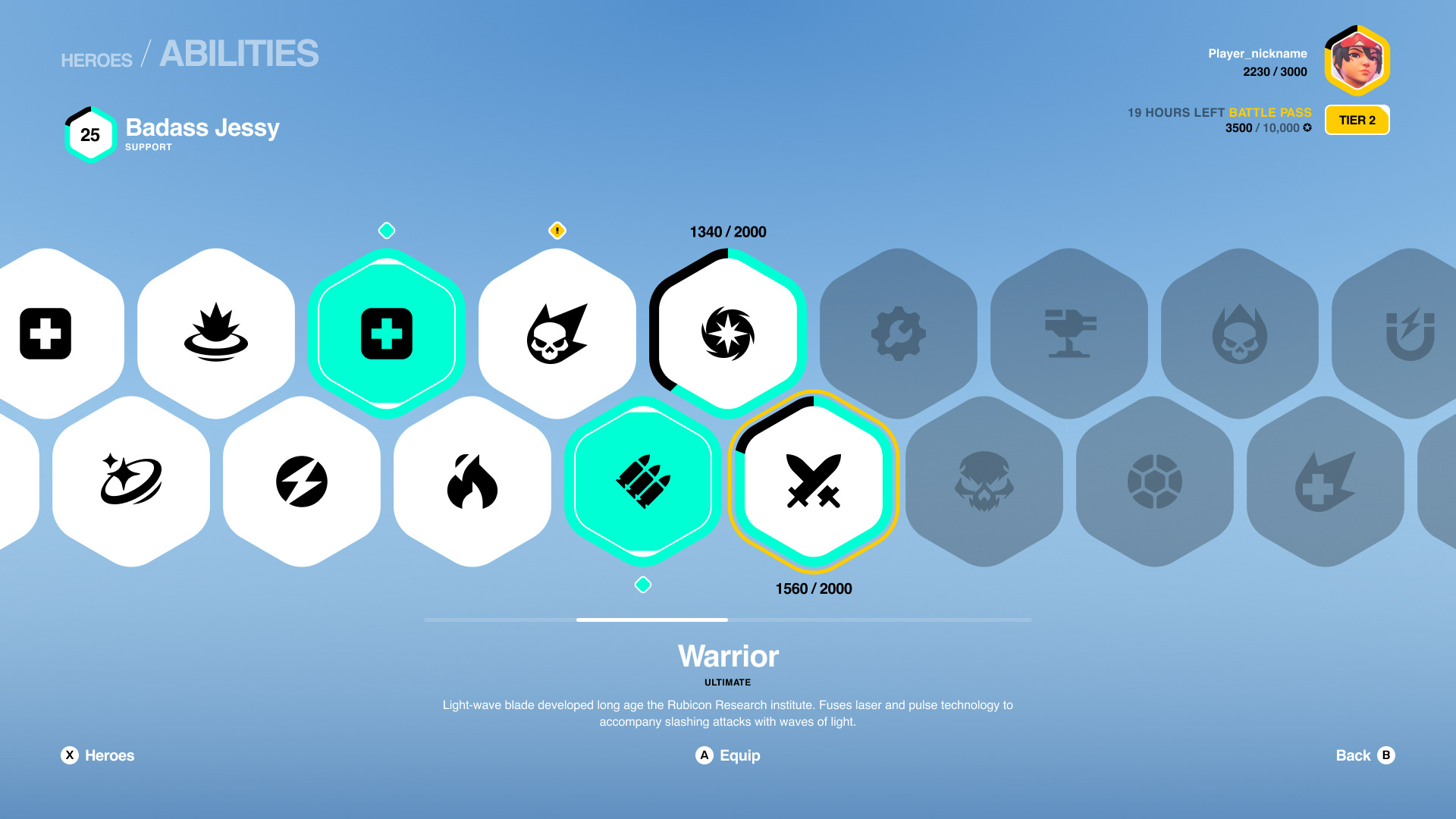The image size is (1456, 819).
Task: Choose the teal medical cross ability
Action: 387,334
